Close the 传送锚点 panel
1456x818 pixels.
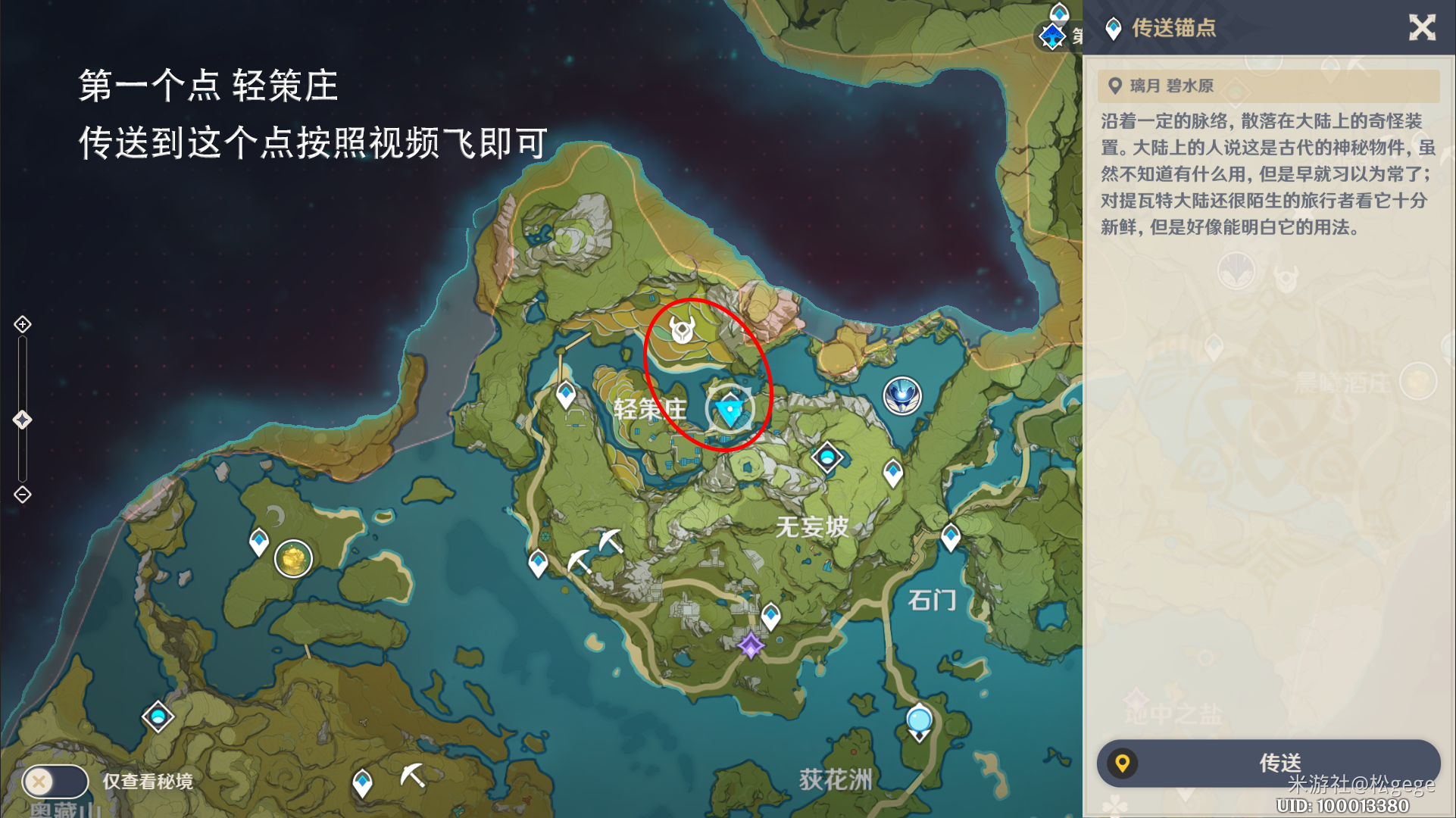pos(1423,29)
